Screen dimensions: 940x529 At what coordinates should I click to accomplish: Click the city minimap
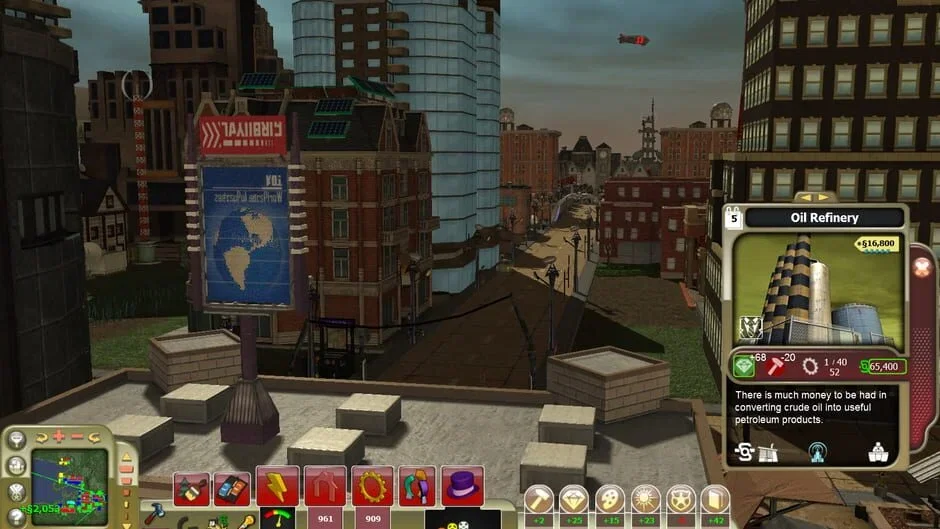click(68, 487)
